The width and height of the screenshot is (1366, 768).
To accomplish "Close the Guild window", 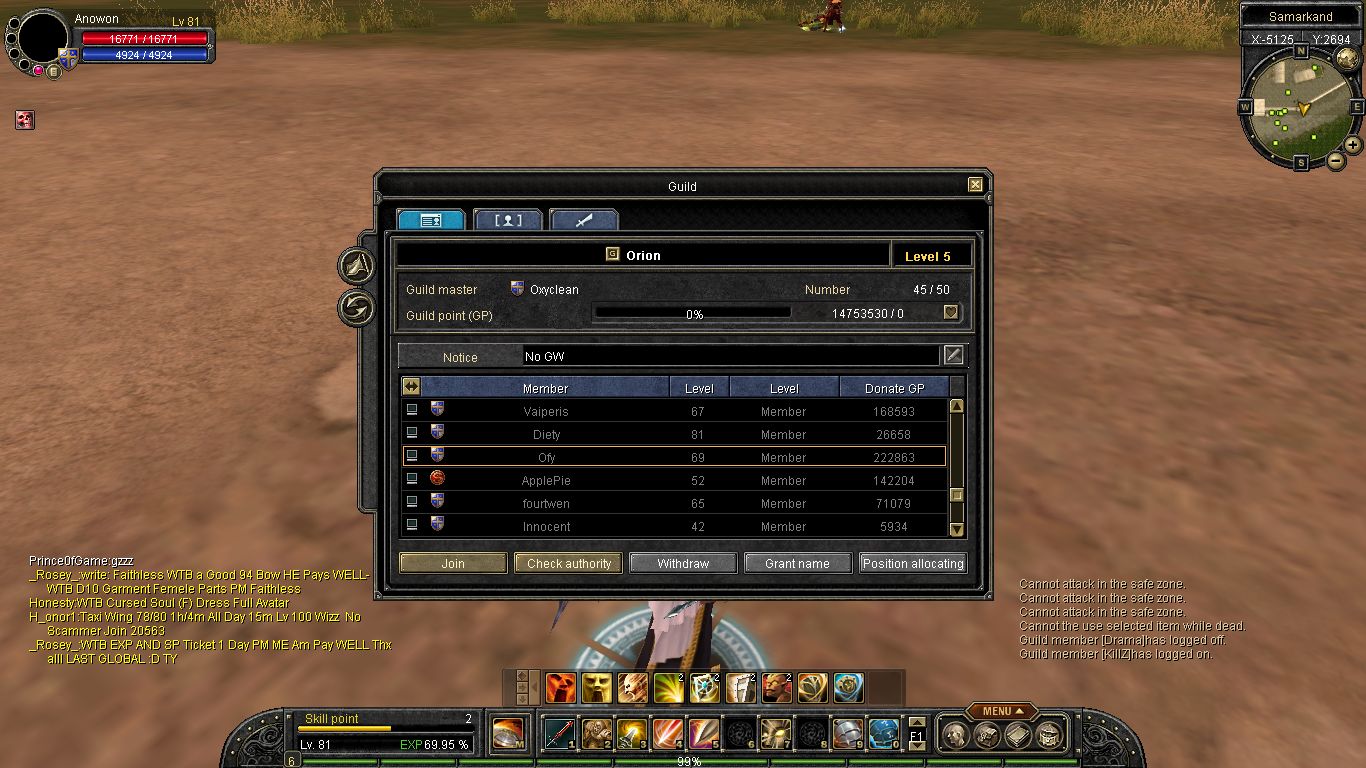I will coord(975,185).
